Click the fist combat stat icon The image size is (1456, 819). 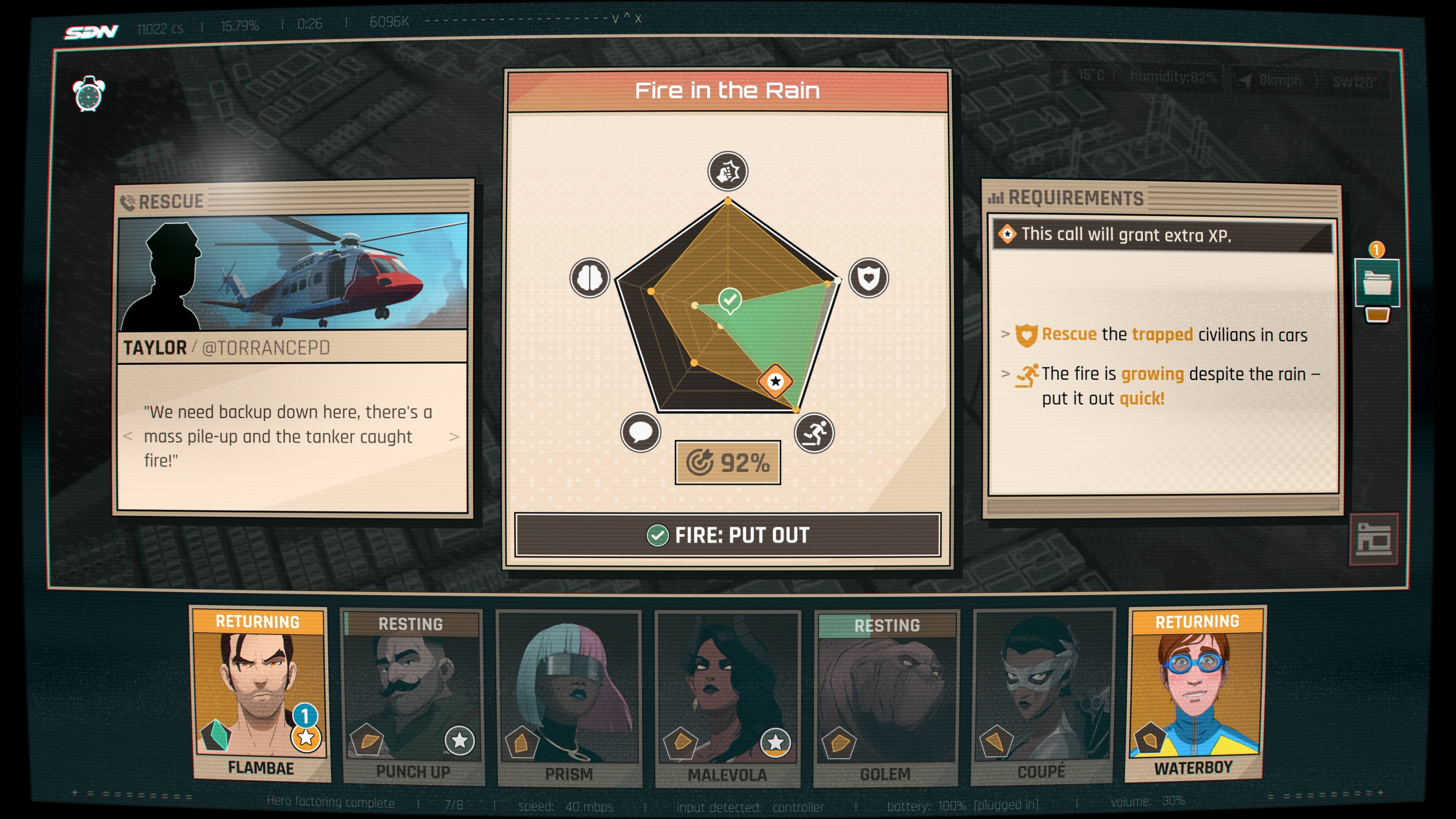pos(728,171)
